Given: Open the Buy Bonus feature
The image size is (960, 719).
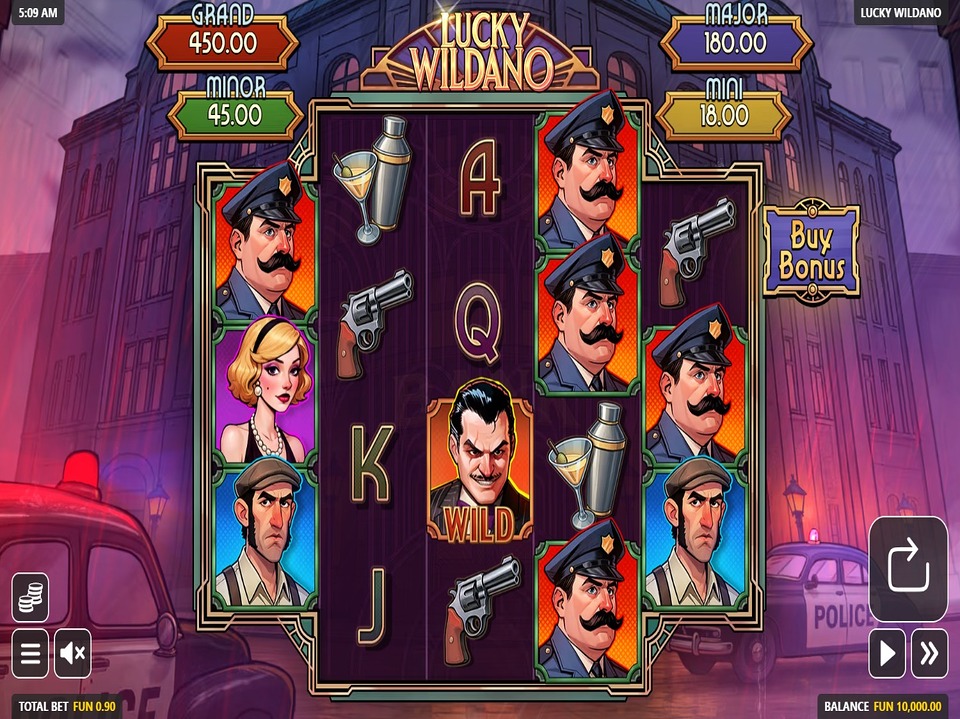Looking at the screenshot, I should click(x=811, y=251).
